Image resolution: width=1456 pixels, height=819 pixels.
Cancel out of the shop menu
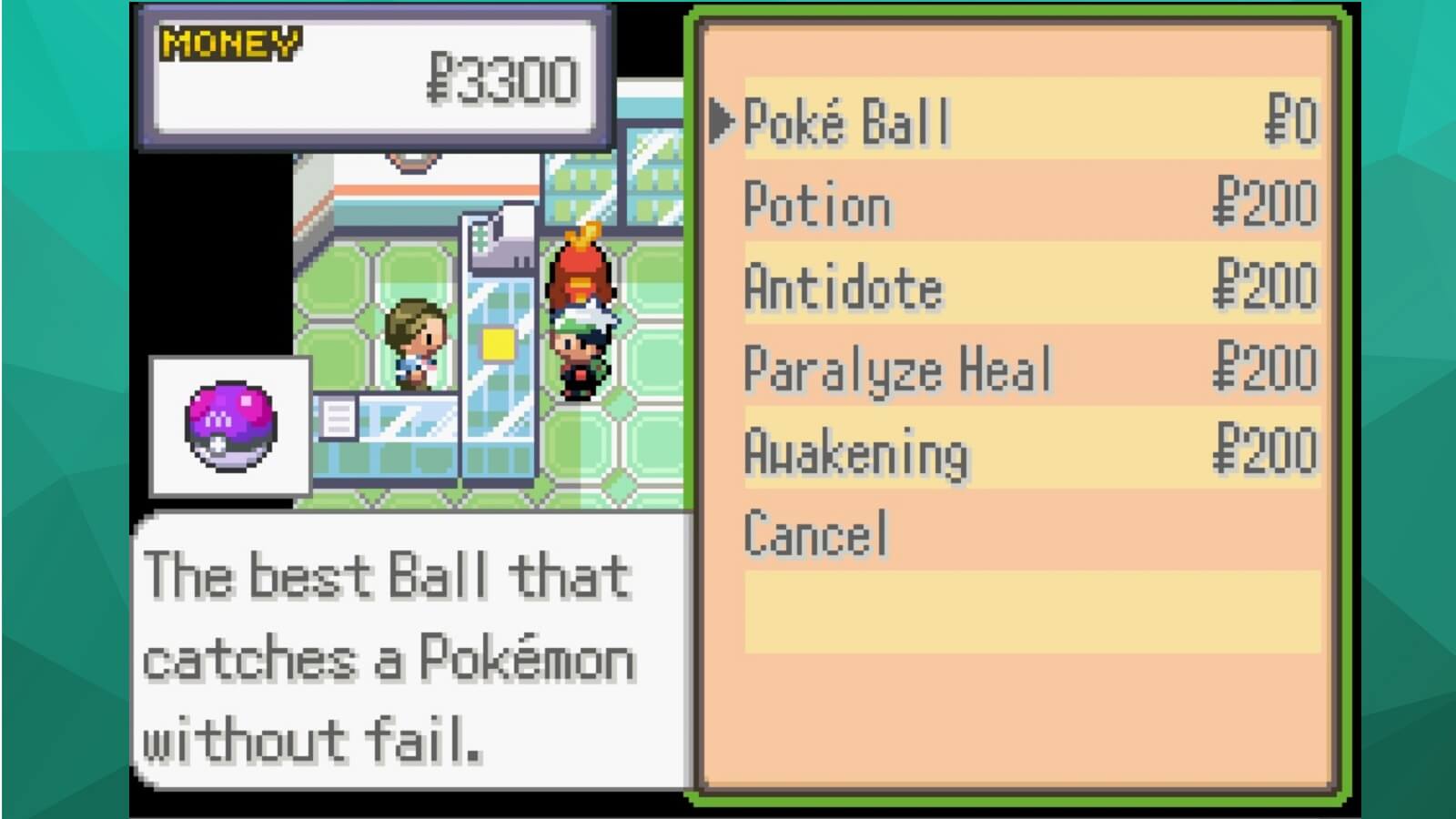pos(815,533)
